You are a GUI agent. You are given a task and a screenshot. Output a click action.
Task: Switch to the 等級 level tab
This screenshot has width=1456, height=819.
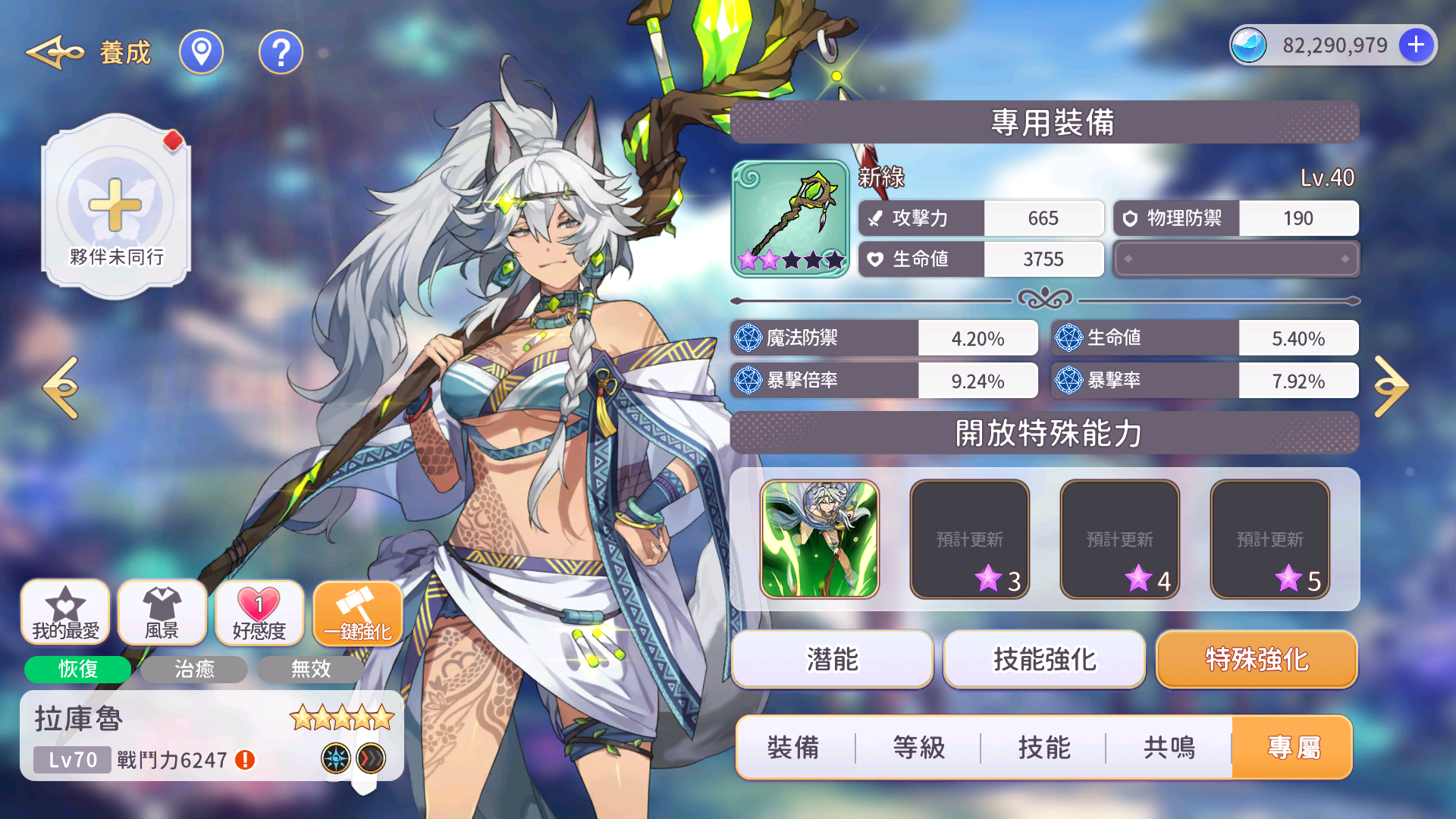click(918, 748)
